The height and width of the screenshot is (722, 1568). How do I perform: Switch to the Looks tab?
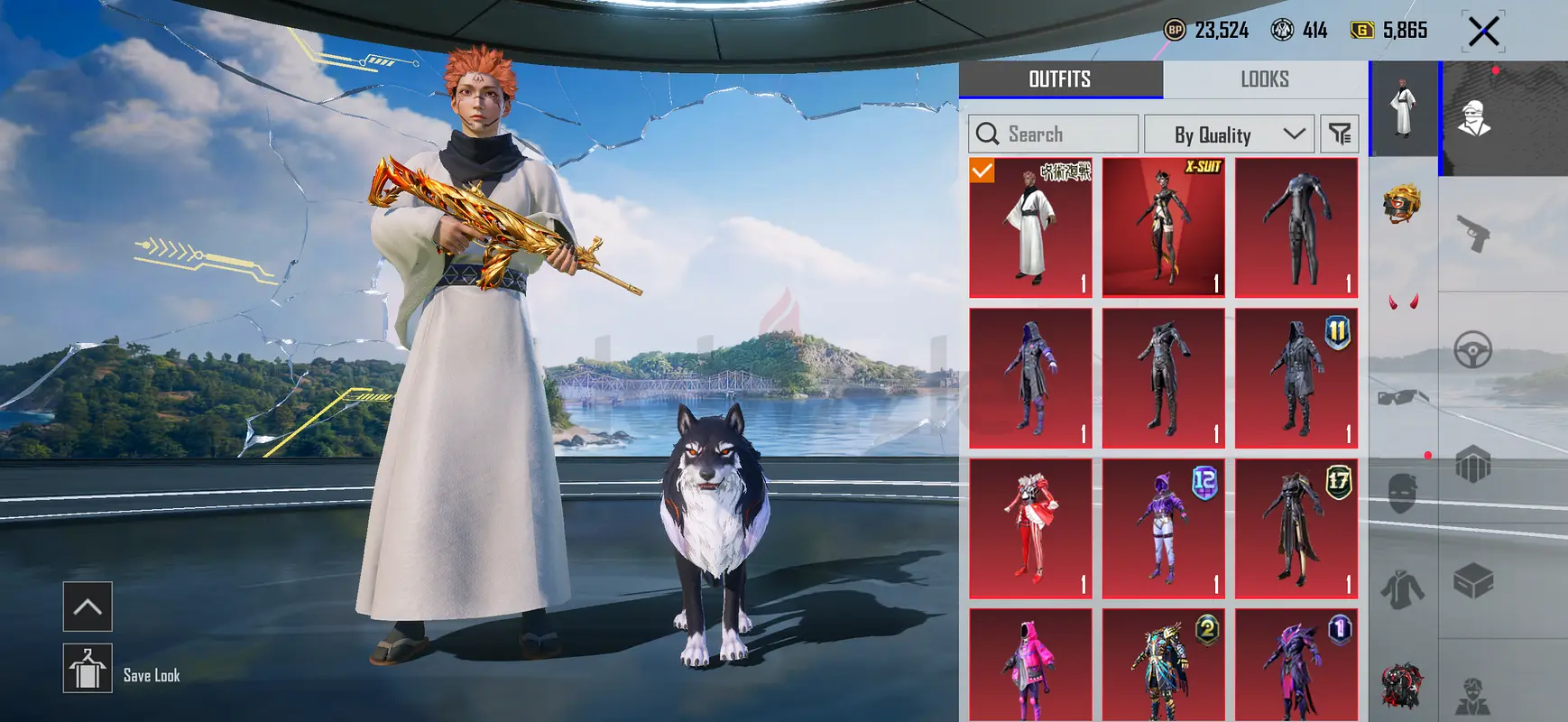(x=1264, y=79)
